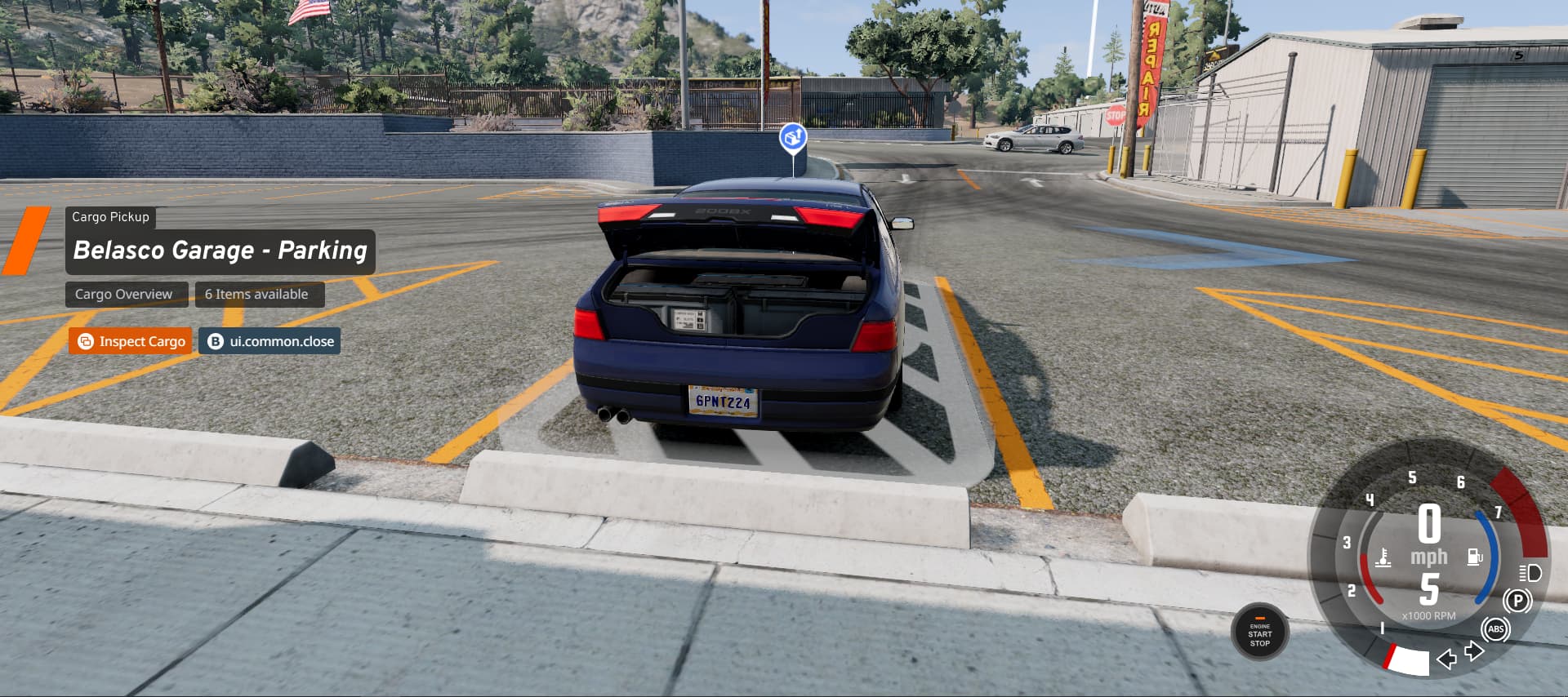This screenshot has height=697, width=1568.
Task: Toggle the parking brake indicator
Action: click(x=1517, y=602)
